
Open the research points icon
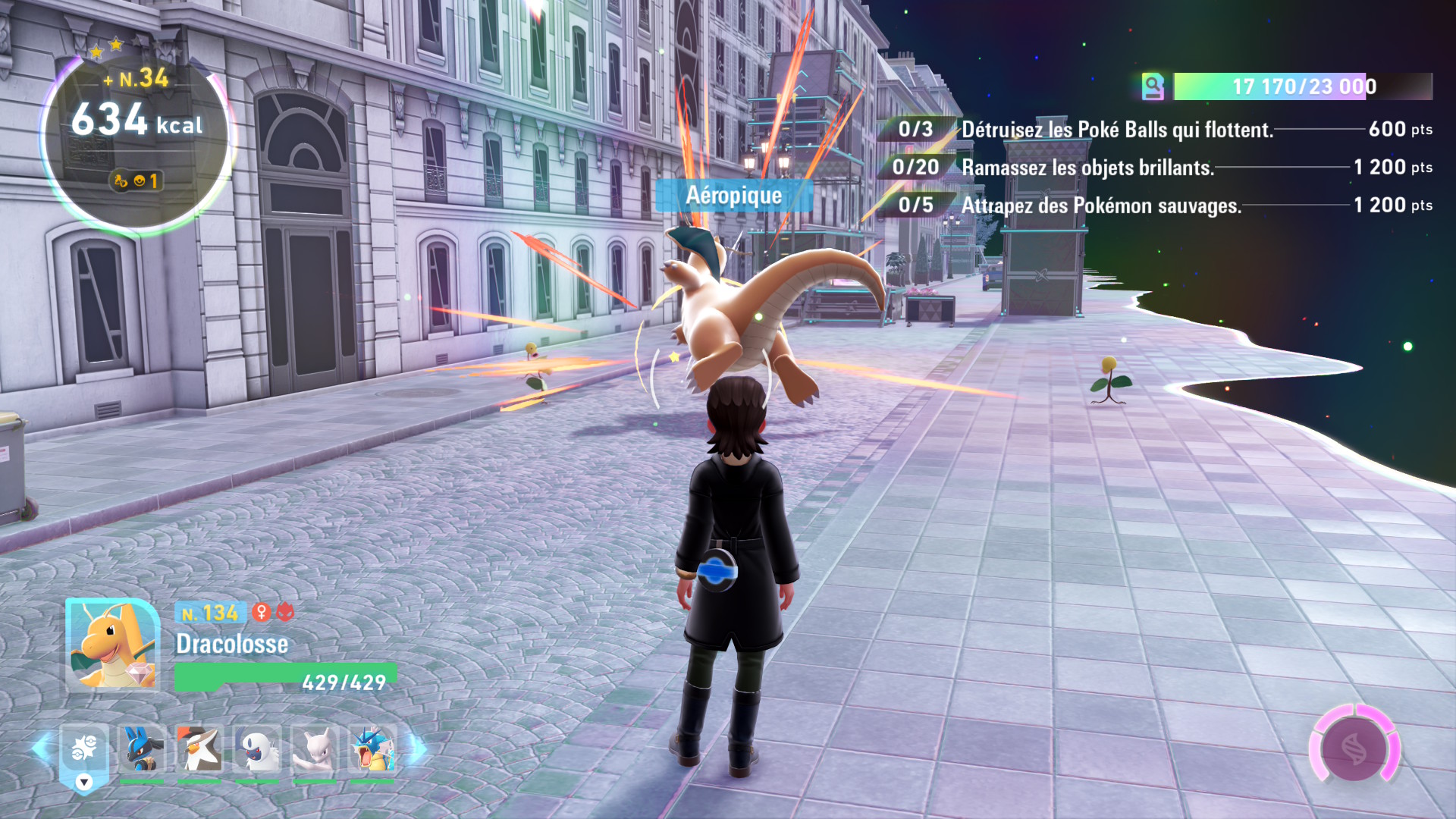click(x=1153, y=86)
